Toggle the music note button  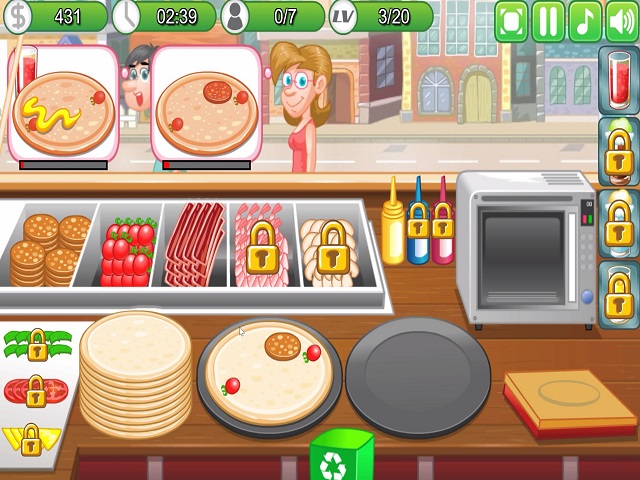[585, 21]
